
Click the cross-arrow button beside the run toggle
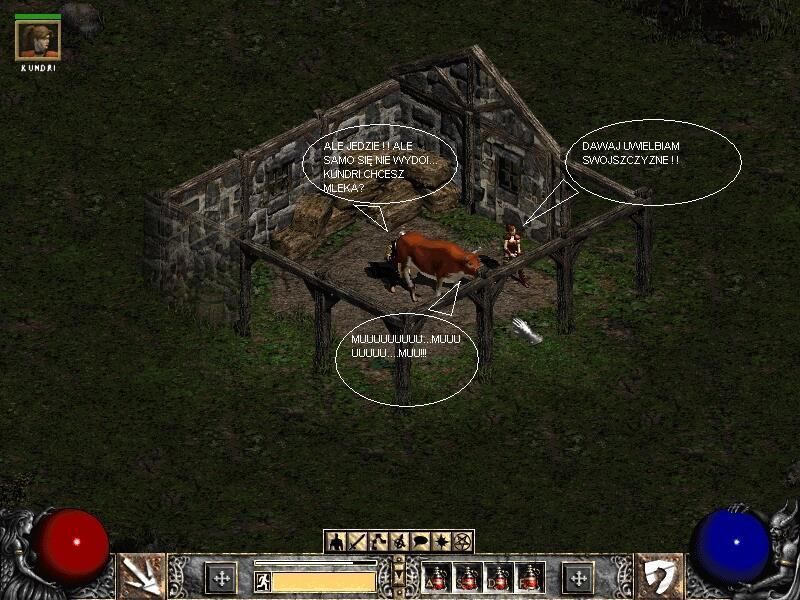(x=221, y=577)
